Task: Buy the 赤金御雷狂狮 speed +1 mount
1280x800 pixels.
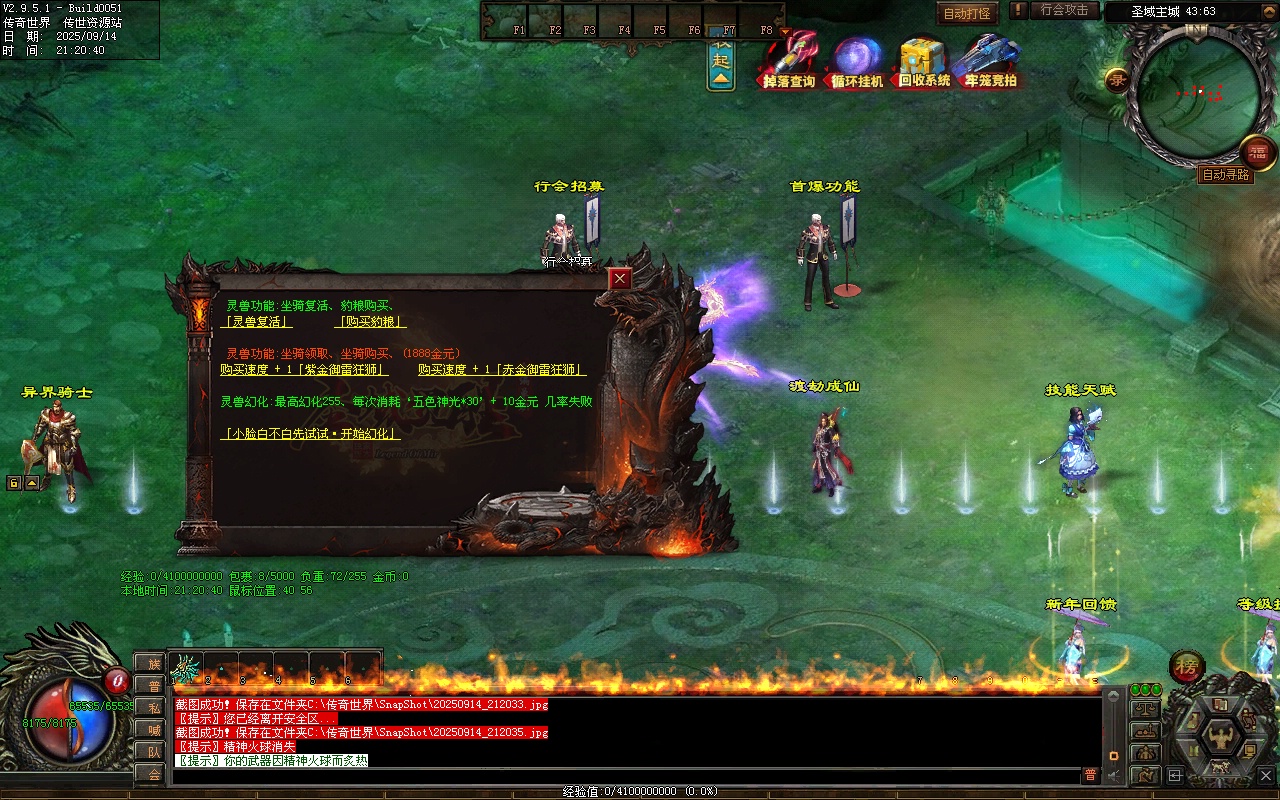Action: 502,370
